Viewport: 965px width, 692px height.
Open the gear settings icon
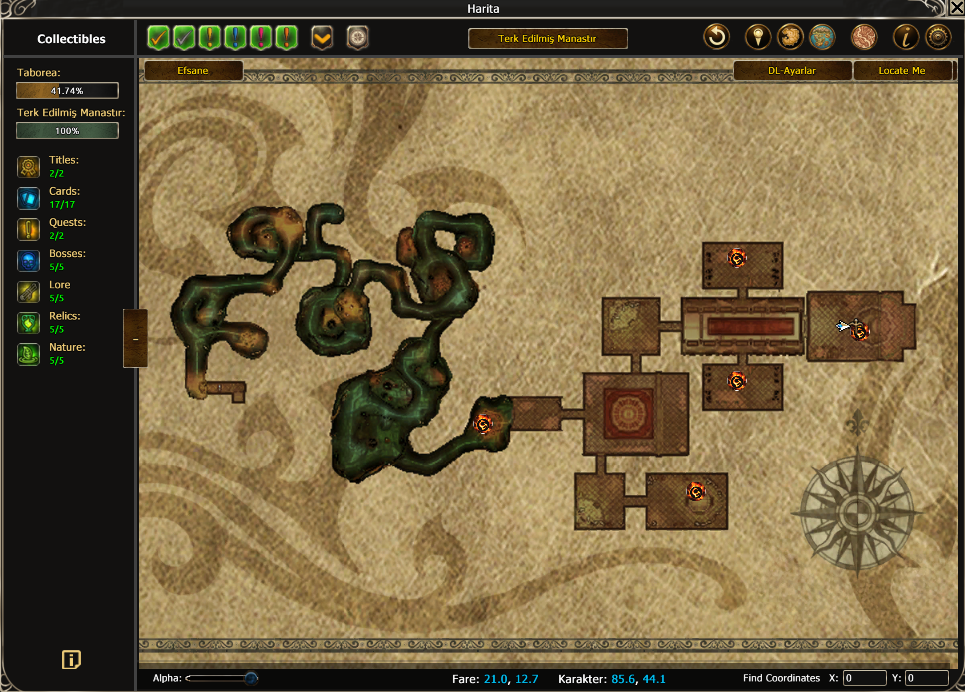938,38
